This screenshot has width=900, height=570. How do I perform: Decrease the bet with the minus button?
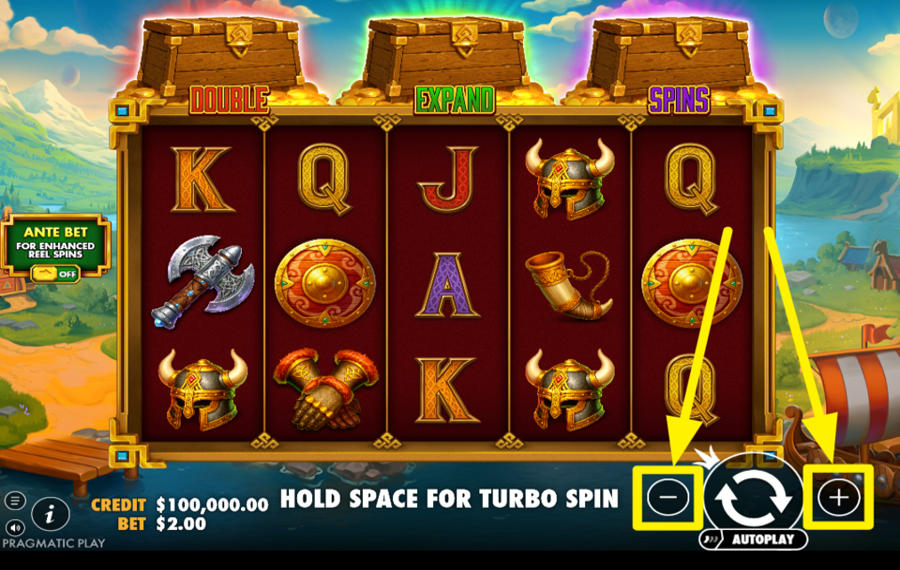[x=668, y=497]
